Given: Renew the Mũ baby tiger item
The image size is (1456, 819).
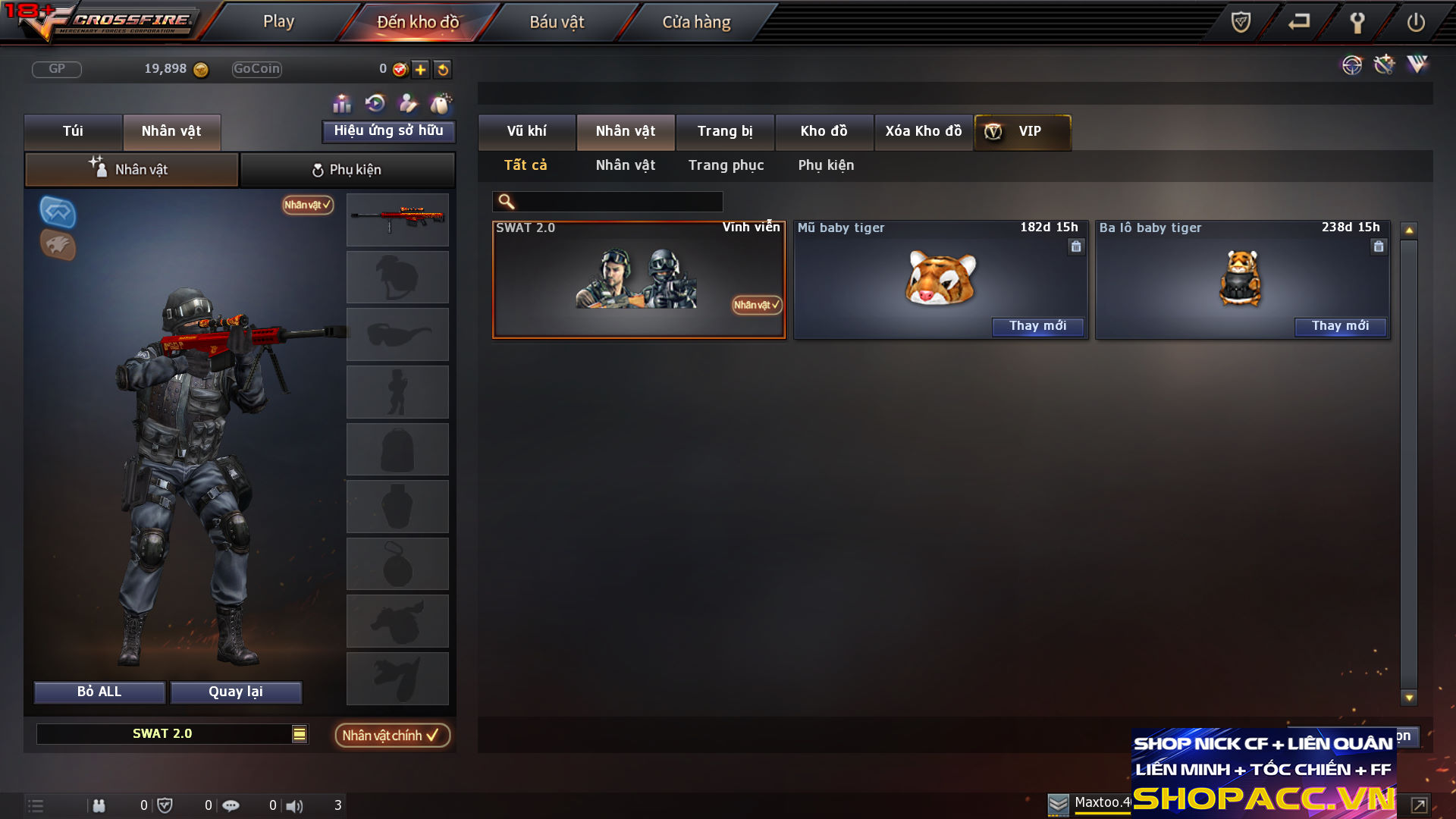Looking at the screenshot, I should [1037, 326].
